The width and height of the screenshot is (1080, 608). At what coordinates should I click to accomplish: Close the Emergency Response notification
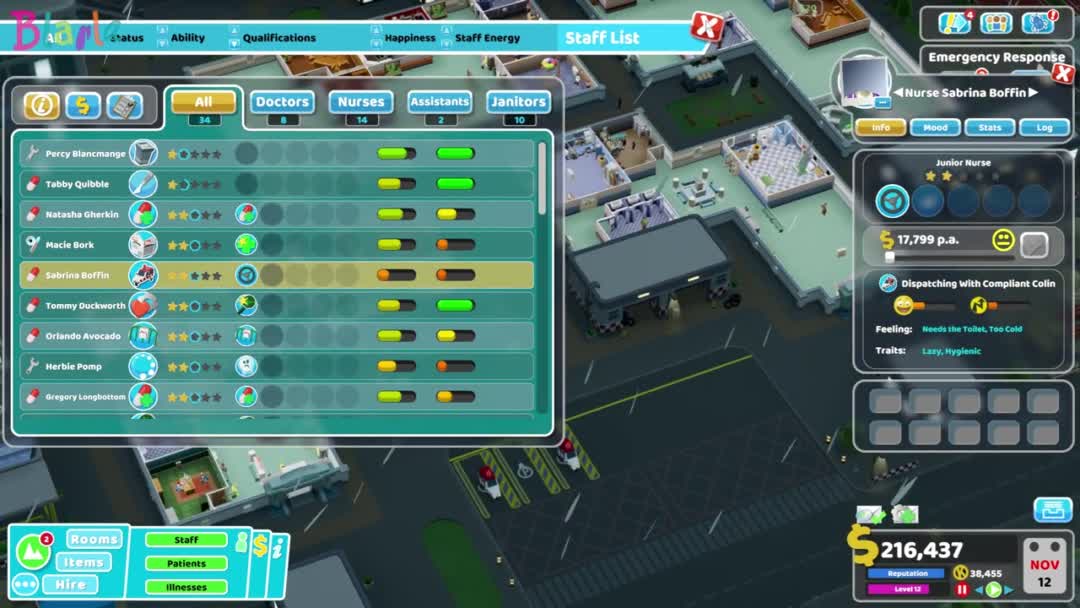1063,73
